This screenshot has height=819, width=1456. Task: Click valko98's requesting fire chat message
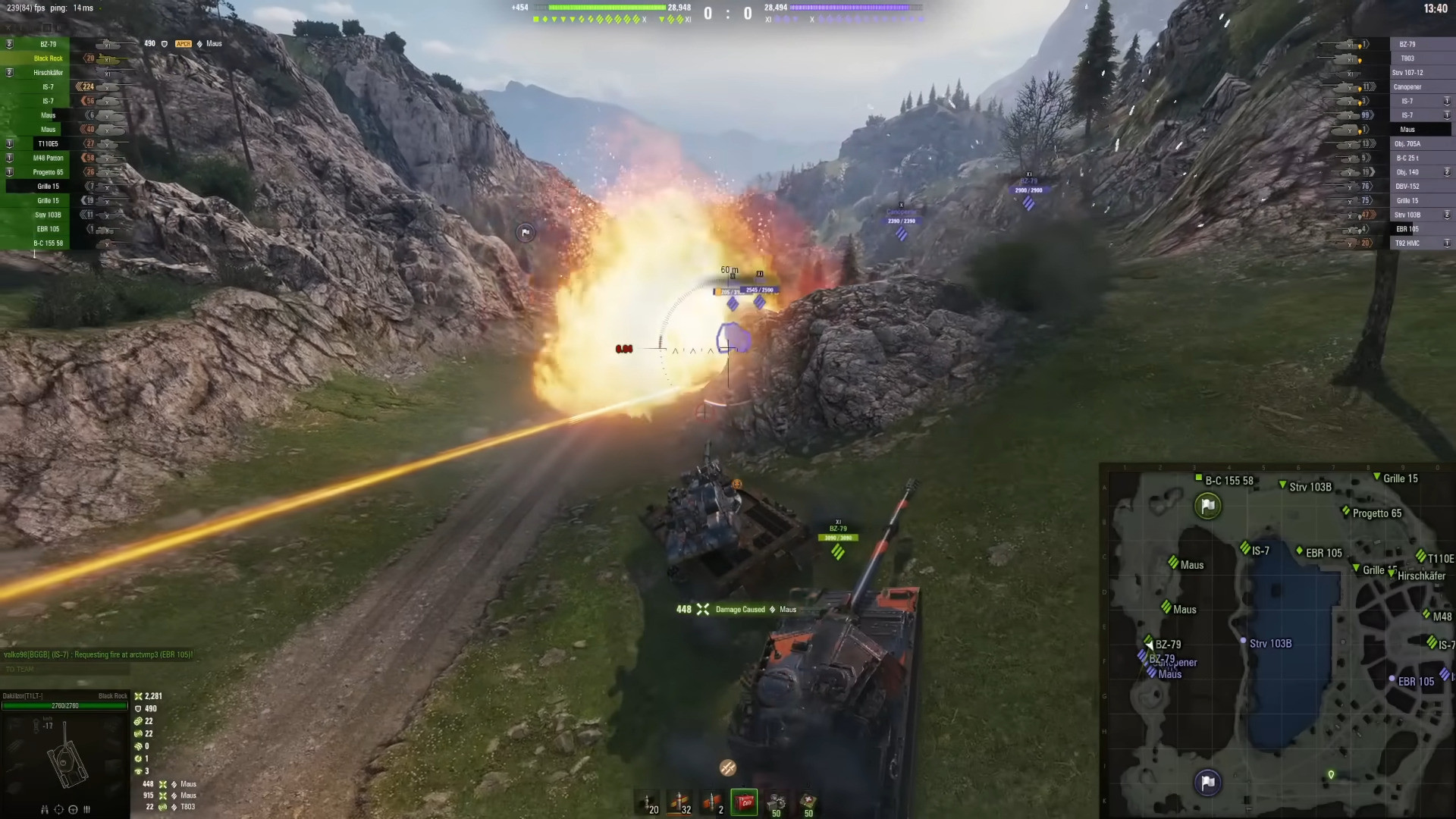(x=99, y=652)
